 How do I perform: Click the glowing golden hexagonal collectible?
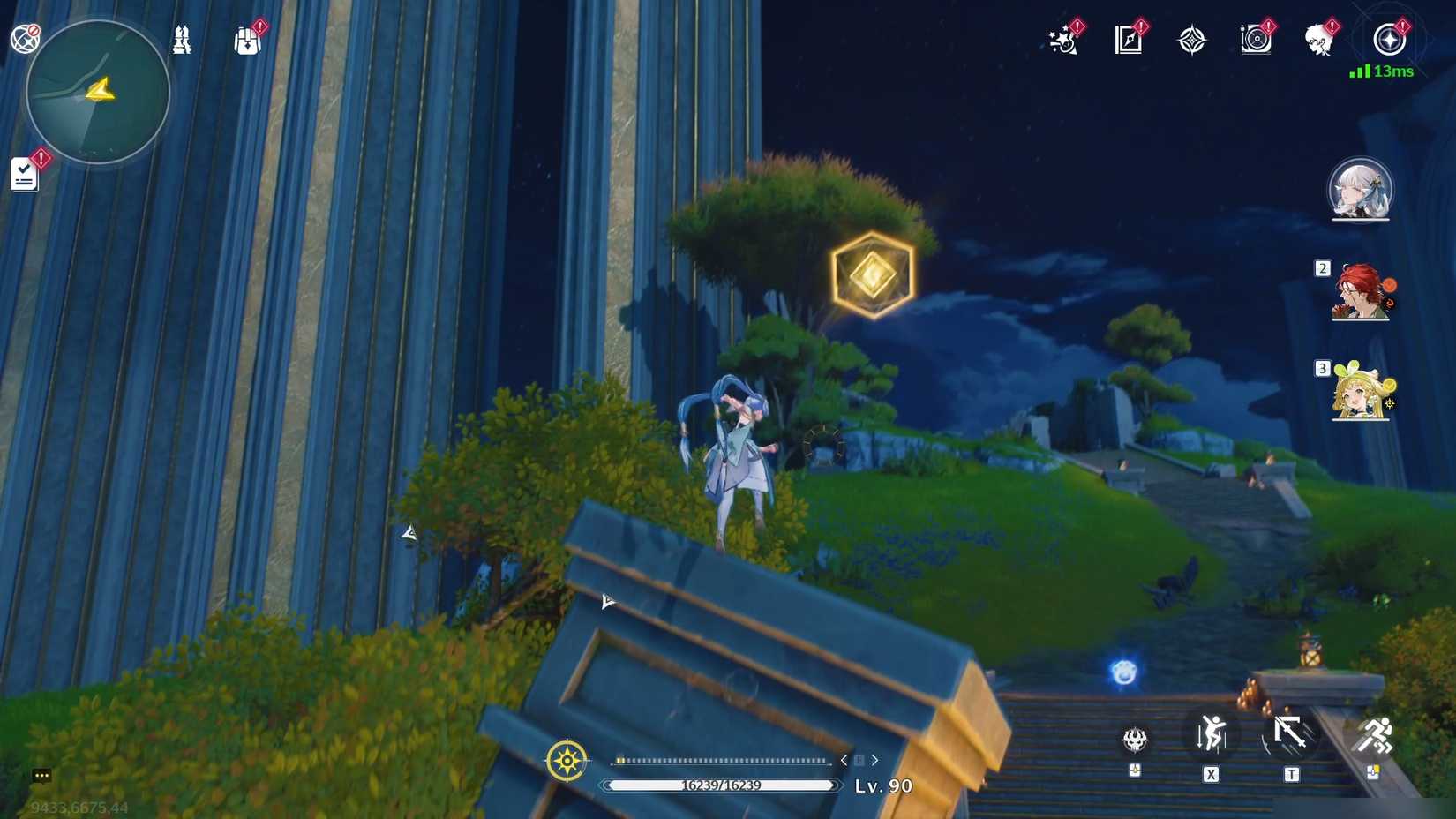pyautogui.click(x=872, y=274)
